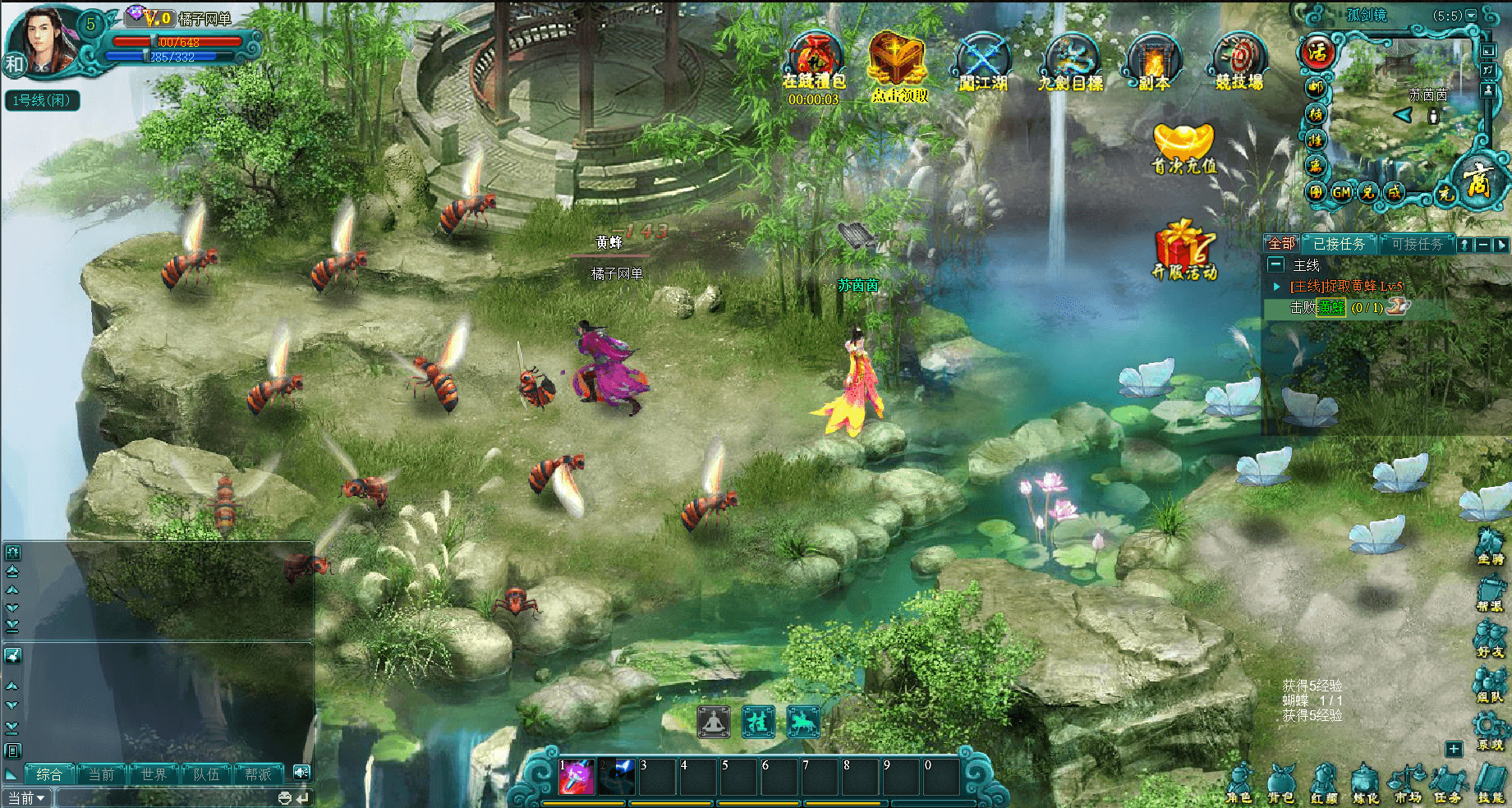Viewport: 1512px width, 808px height.
Task: Open the 市场 market scales icon
Action: click(1406, 783)
